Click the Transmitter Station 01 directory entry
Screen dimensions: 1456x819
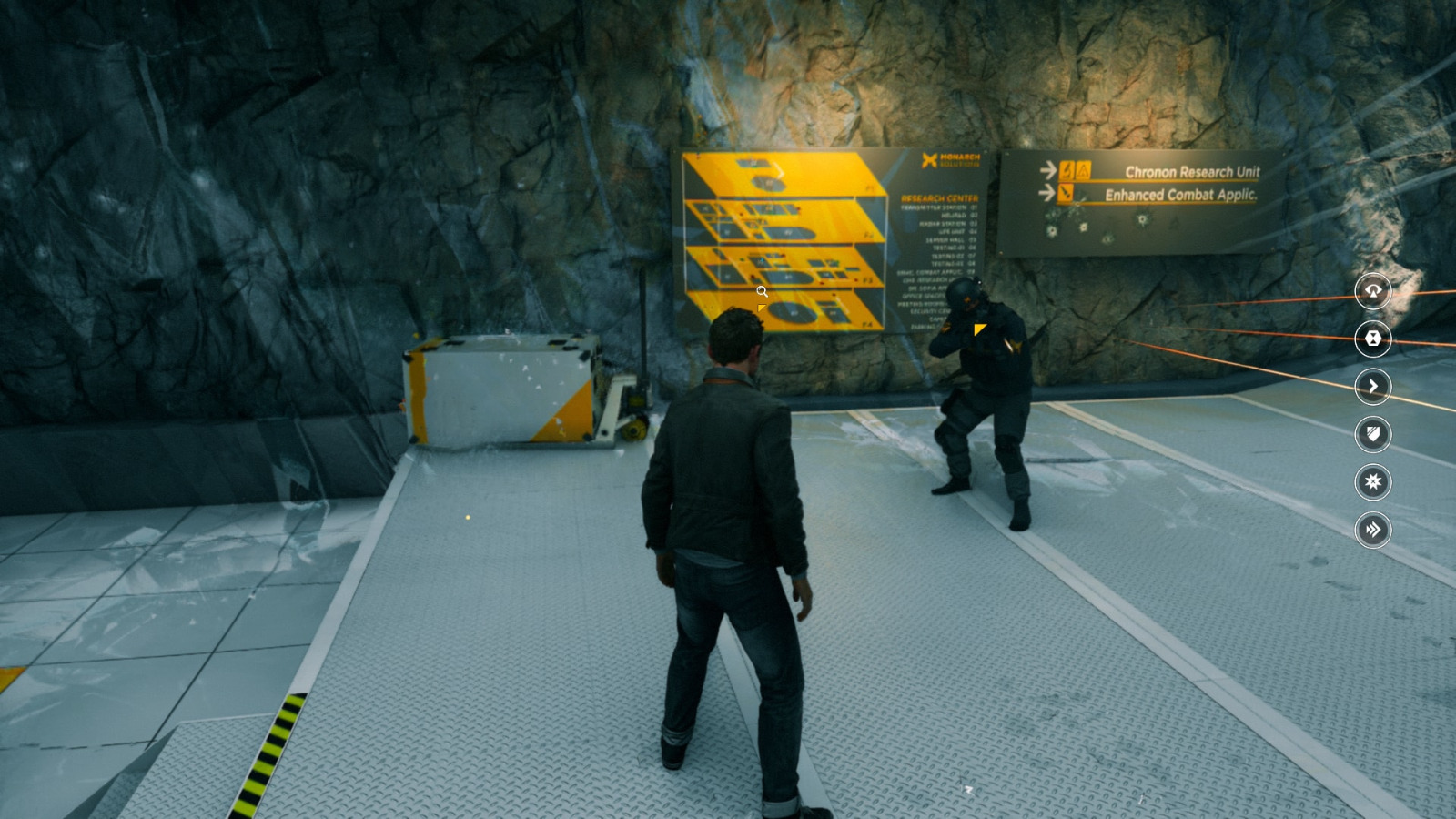tap(940, 207)
